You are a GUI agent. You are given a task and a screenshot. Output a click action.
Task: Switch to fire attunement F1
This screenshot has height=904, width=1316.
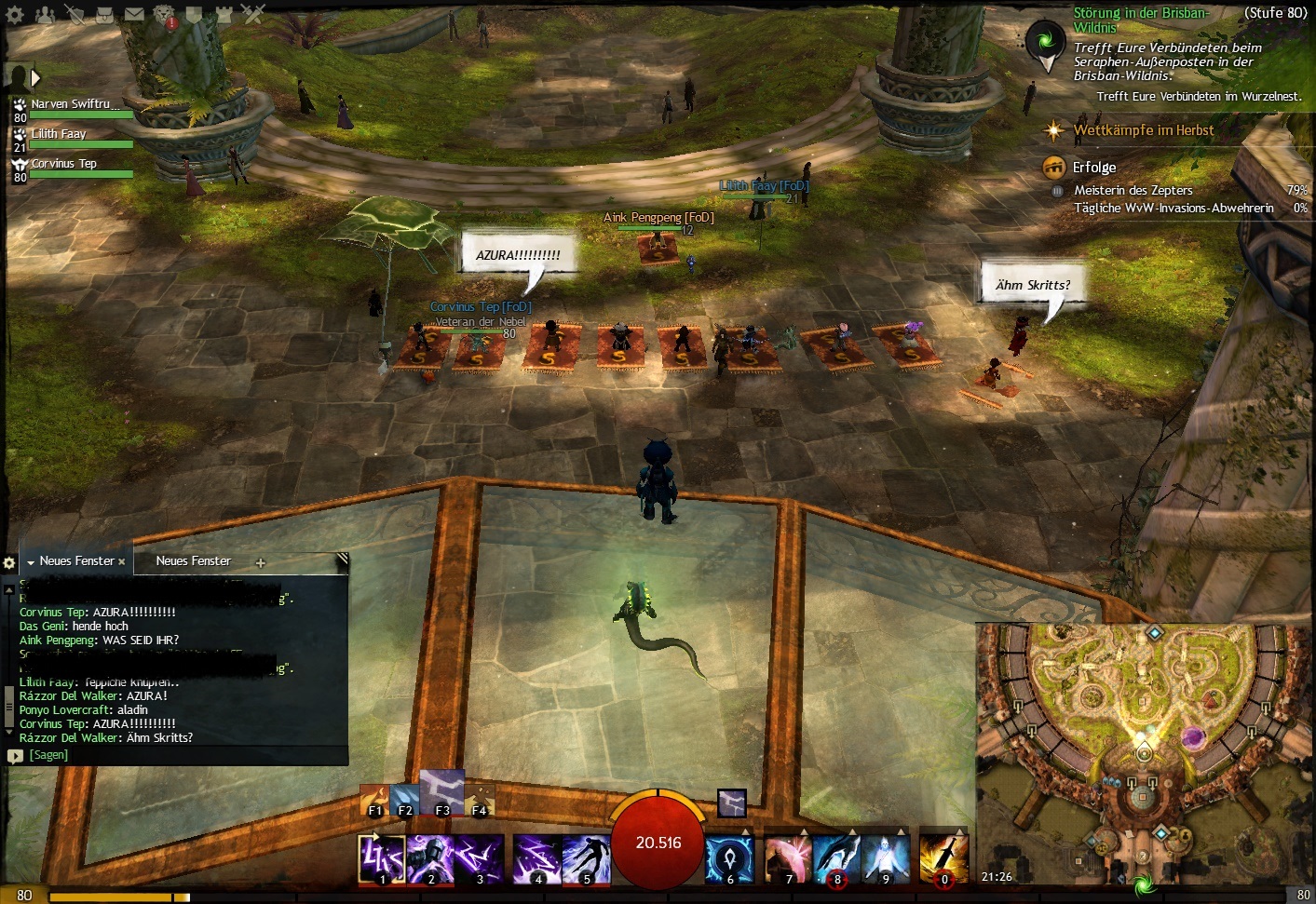(x=375, y=802)
